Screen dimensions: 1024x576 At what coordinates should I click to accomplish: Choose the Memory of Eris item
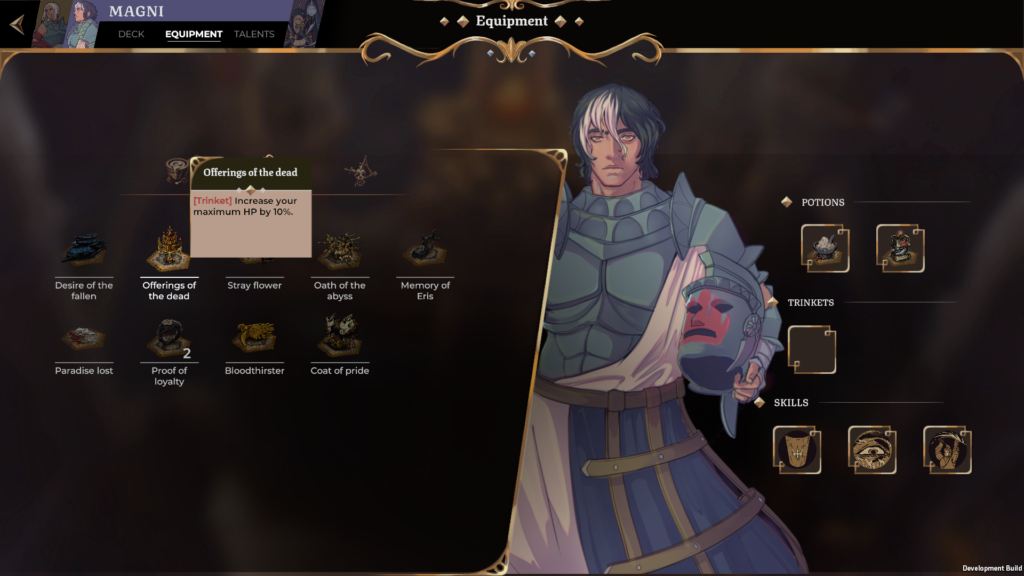425,252
